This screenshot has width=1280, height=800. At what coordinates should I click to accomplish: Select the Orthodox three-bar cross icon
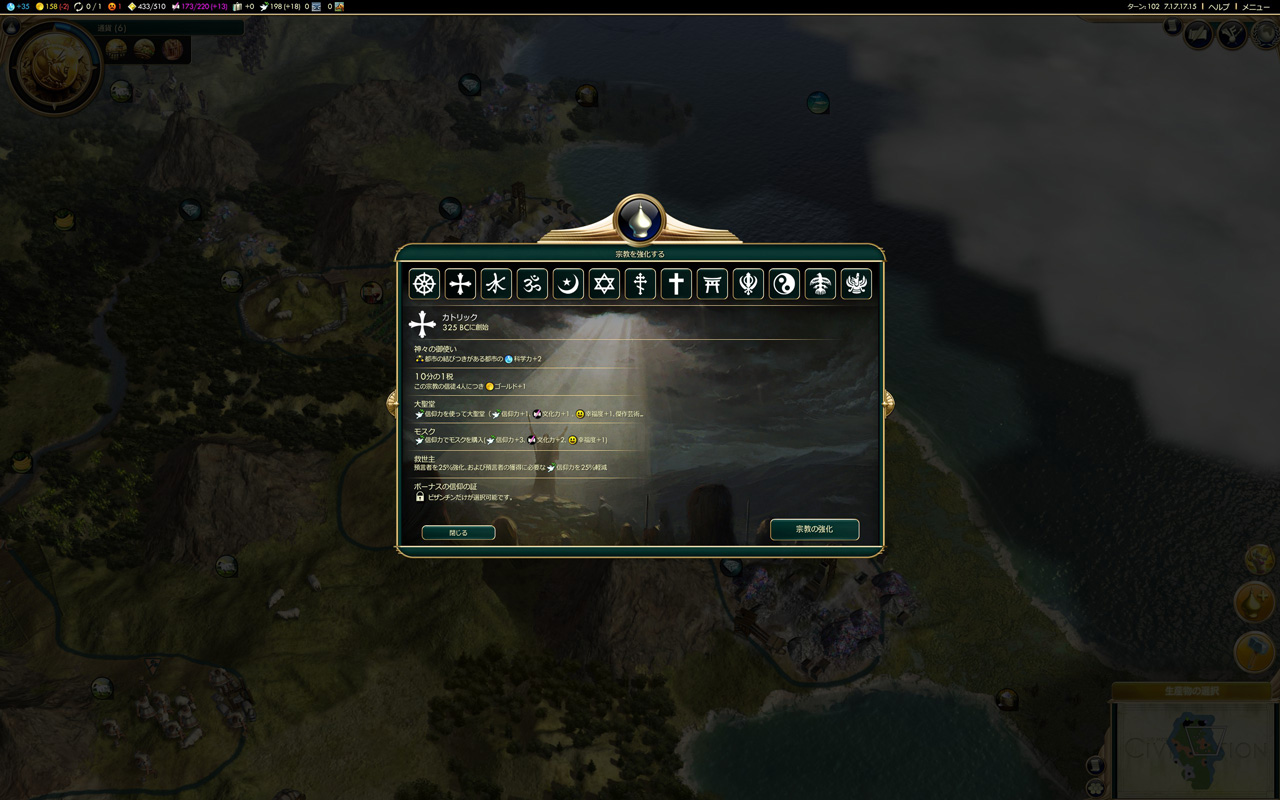click(640, 284)
